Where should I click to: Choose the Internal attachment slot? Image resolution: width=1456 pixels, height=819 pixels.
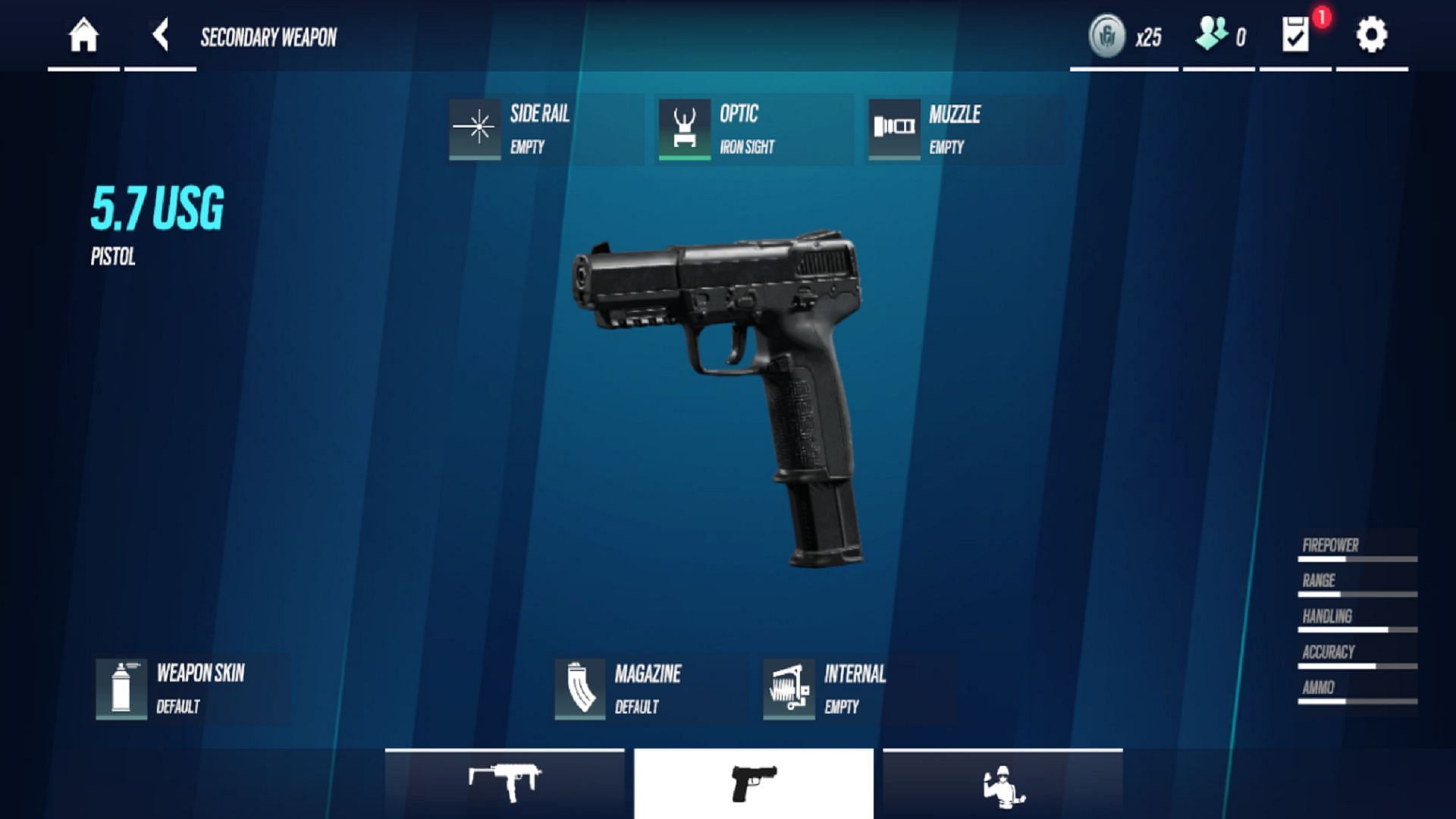pyautogui.click(x=859, y=689)
